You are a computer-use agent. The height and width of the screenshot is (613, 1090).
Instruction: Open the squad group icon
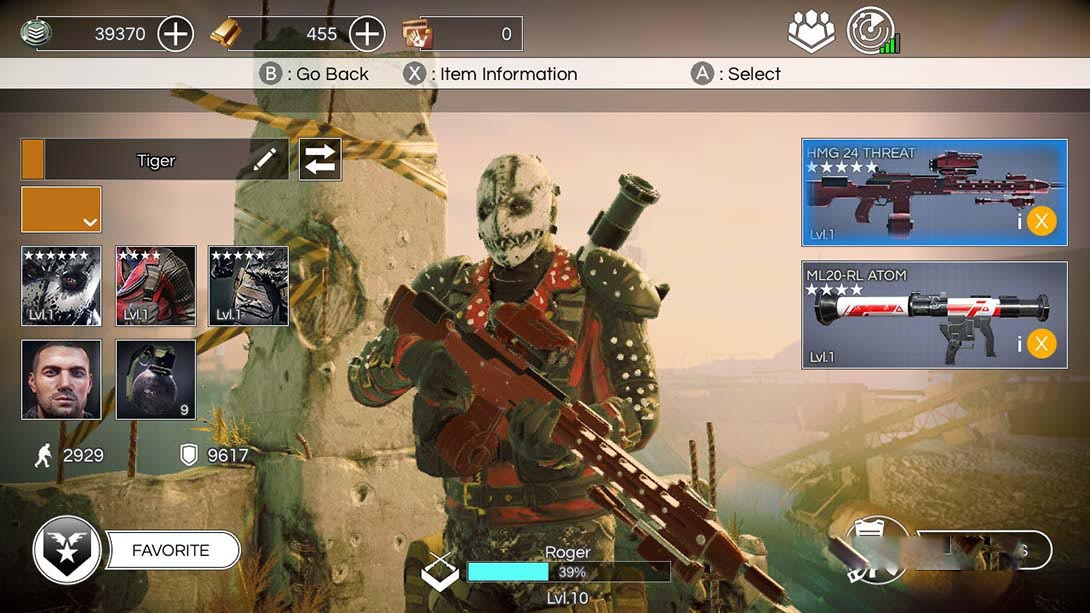[x=811, y=32]
